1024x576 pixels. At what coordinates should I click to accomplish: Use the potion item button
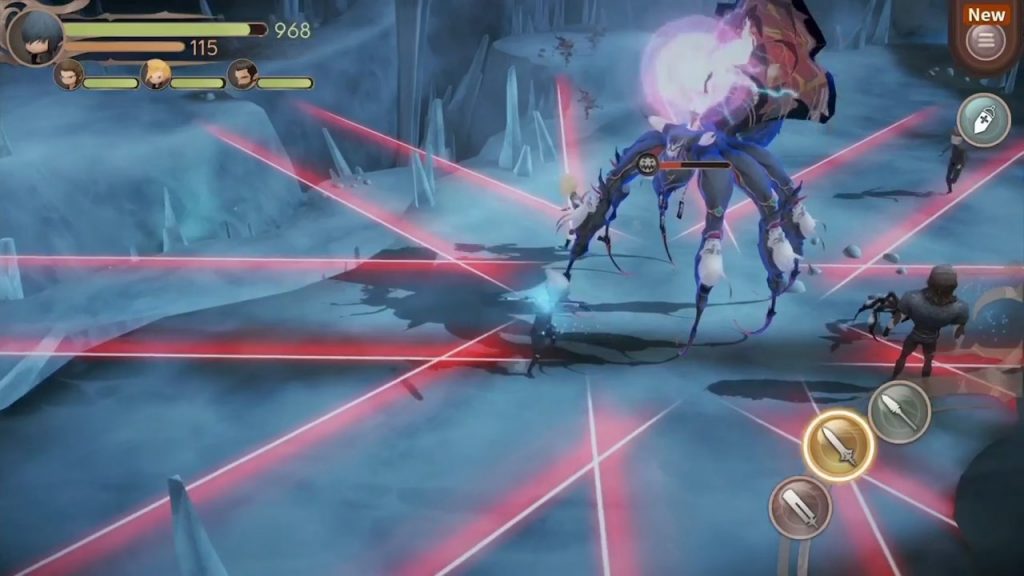click(x=983, y=120)
